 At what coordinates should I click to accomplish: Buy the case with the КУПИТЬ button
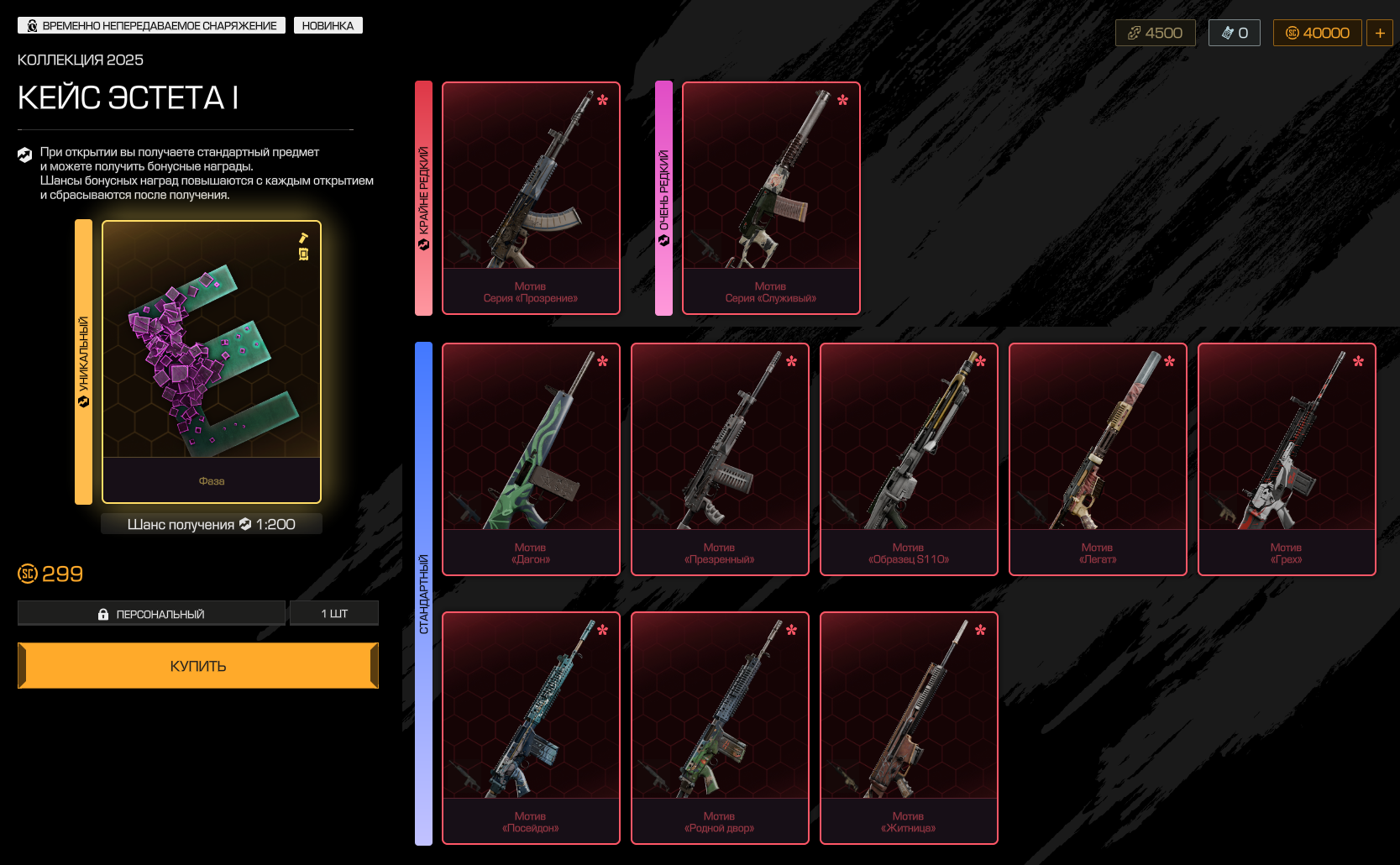point(198,666)
